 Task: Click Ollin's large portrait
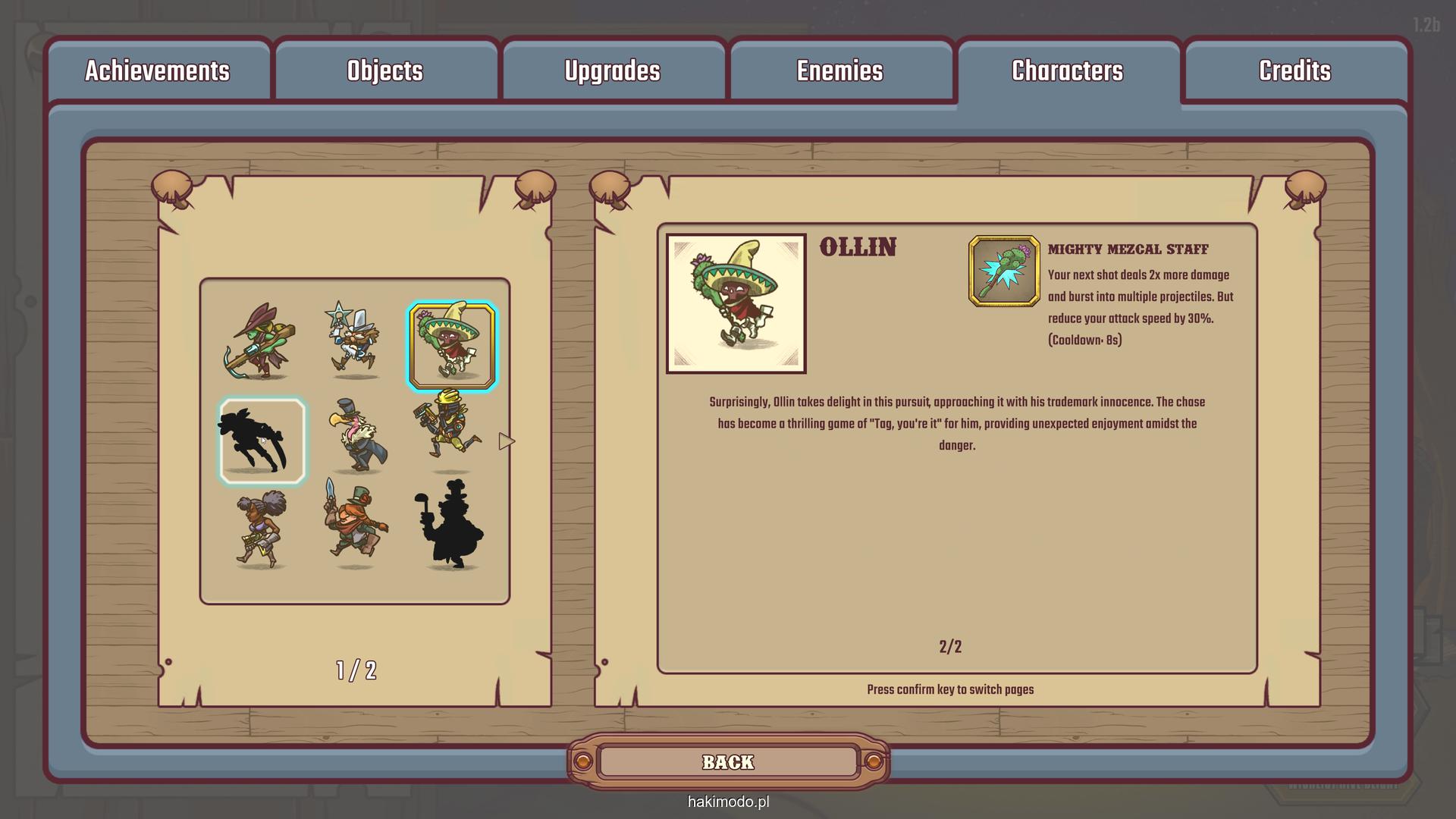click(x=736, y=303)
